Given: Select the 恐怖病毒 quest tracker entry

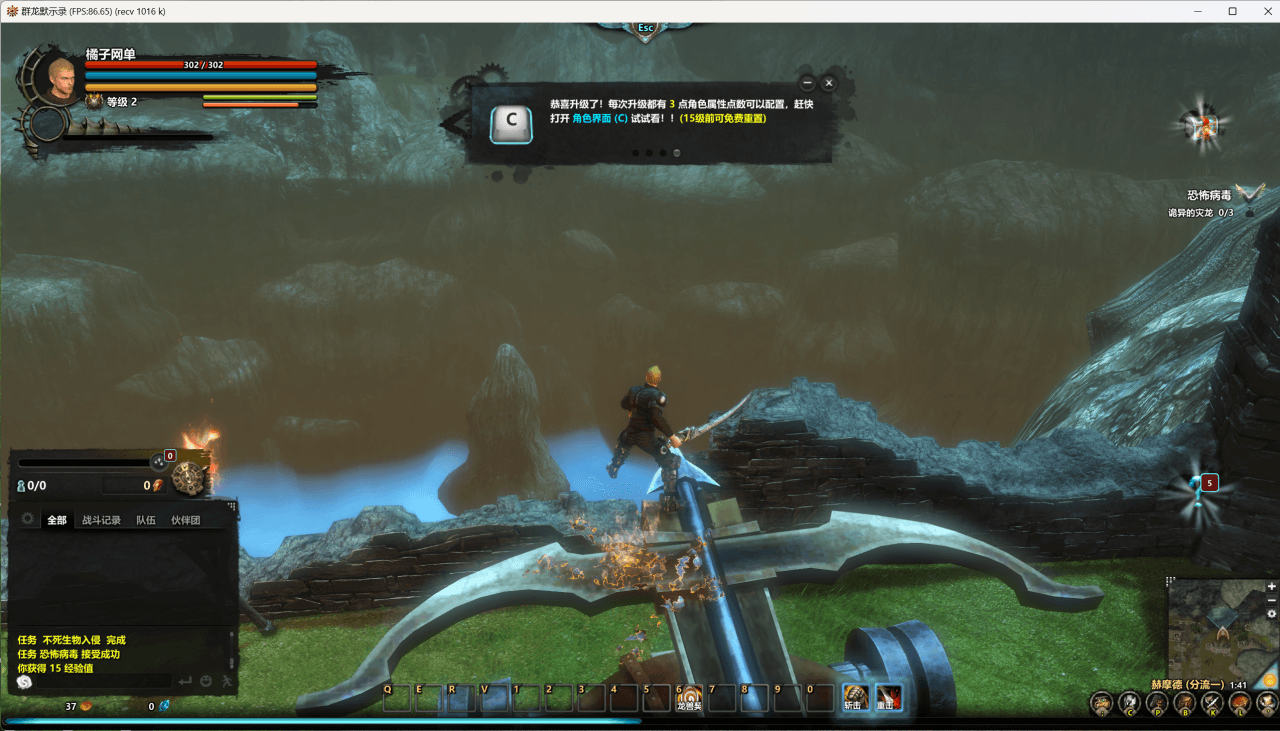Looking at the screenshot, I should pos(1209,195).
